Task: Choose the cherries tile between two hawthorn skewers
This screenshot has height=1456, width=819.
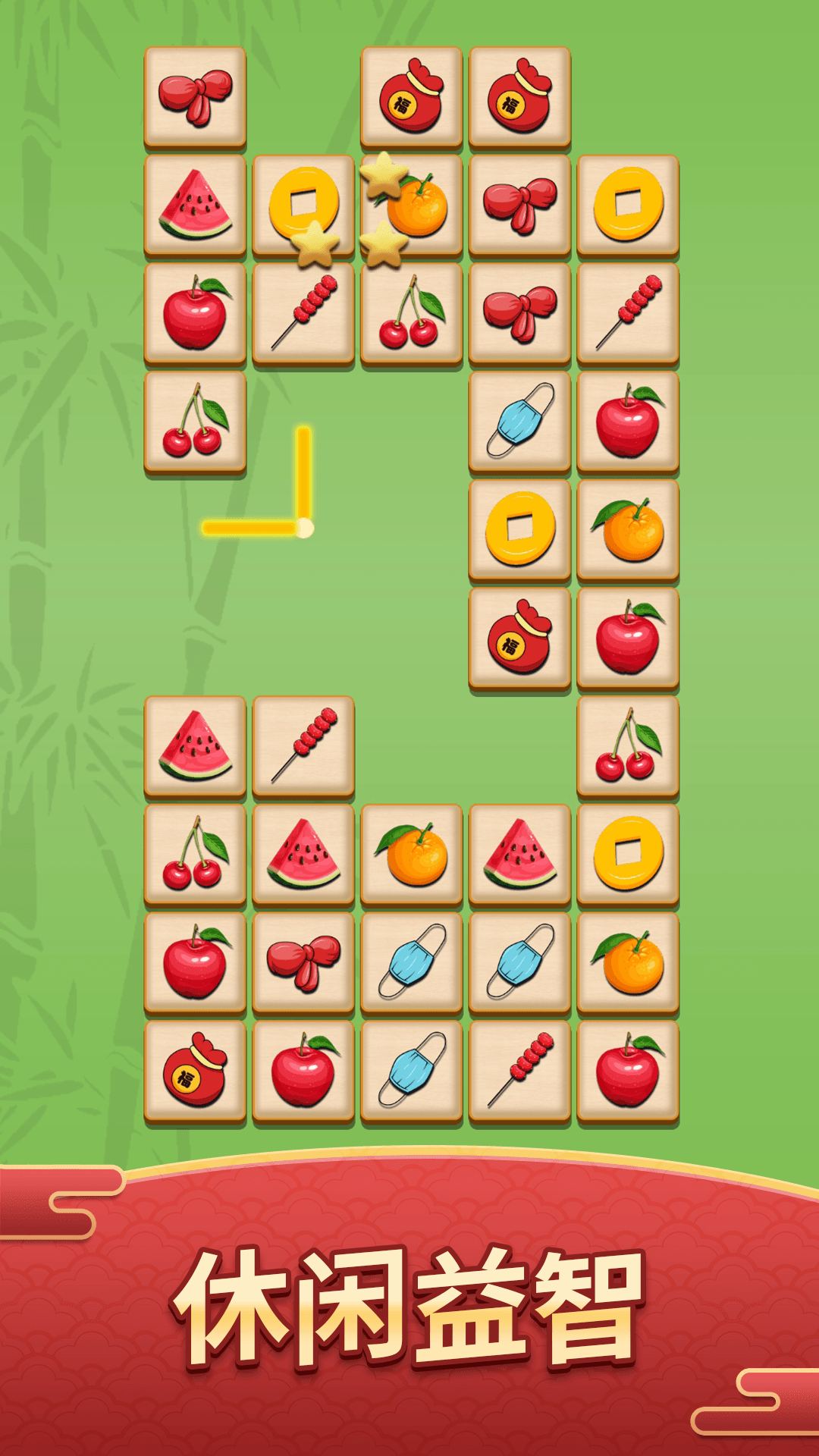Action: tap(412, 313)
